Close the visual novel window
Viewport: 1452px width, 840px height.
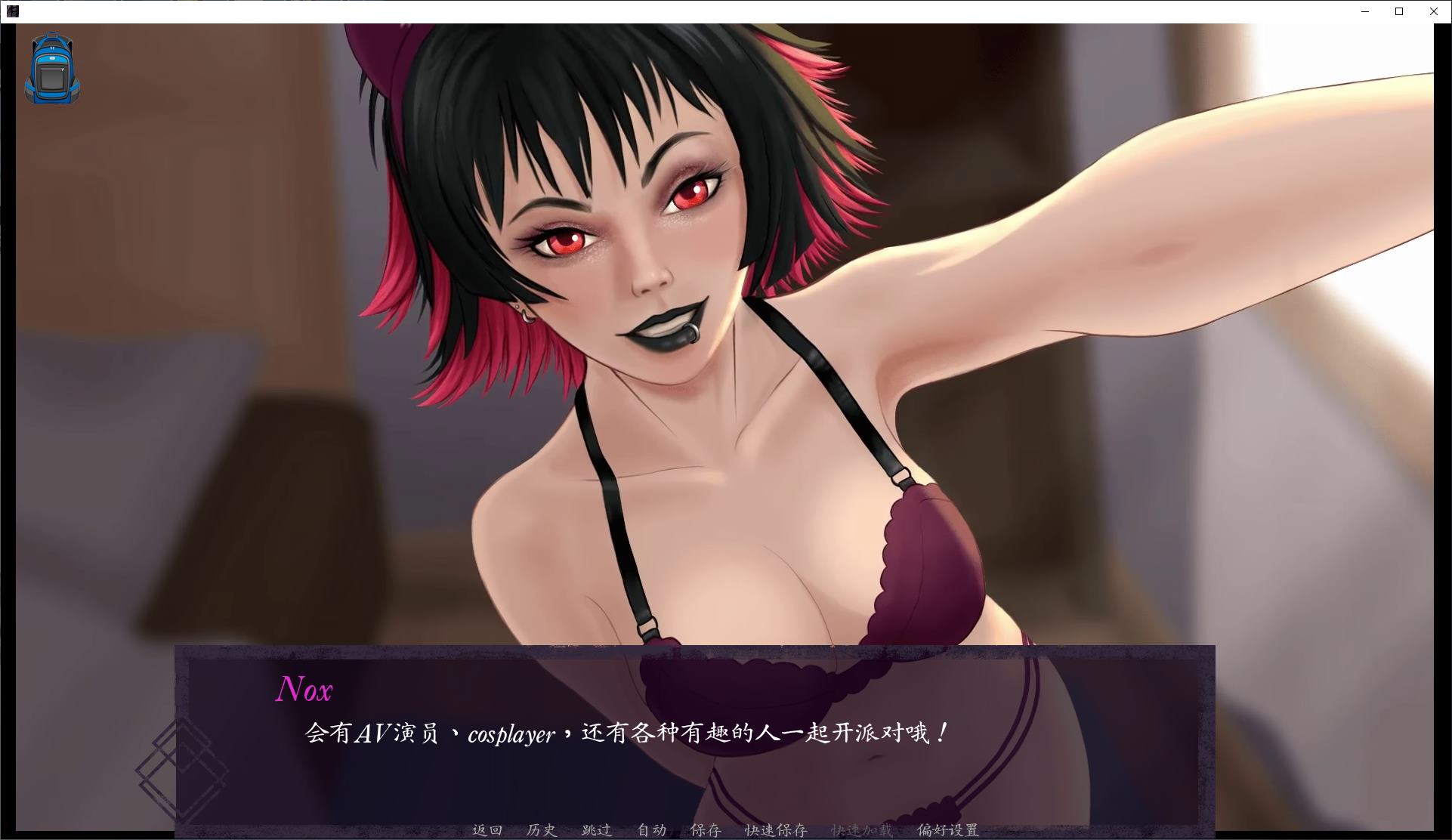click(x=1432, y=11)
